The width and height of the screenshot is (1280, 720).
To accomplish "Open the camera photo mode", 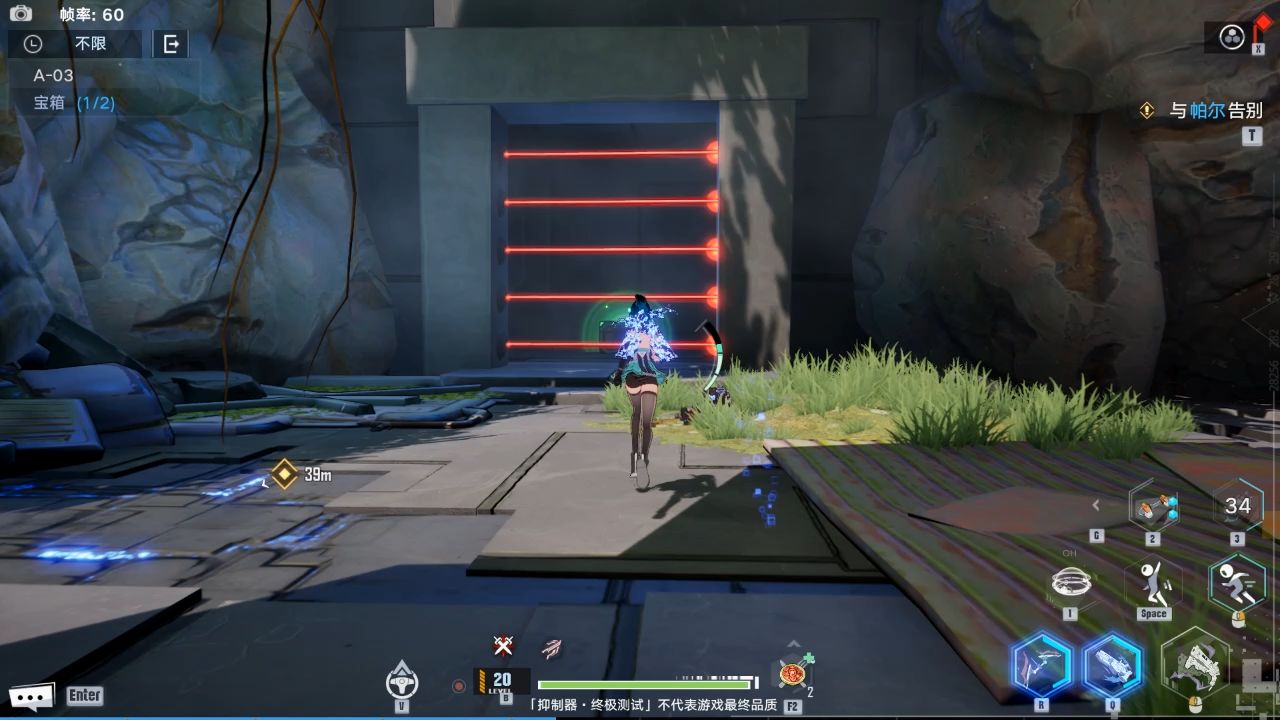I will click(x=21, y=14).
